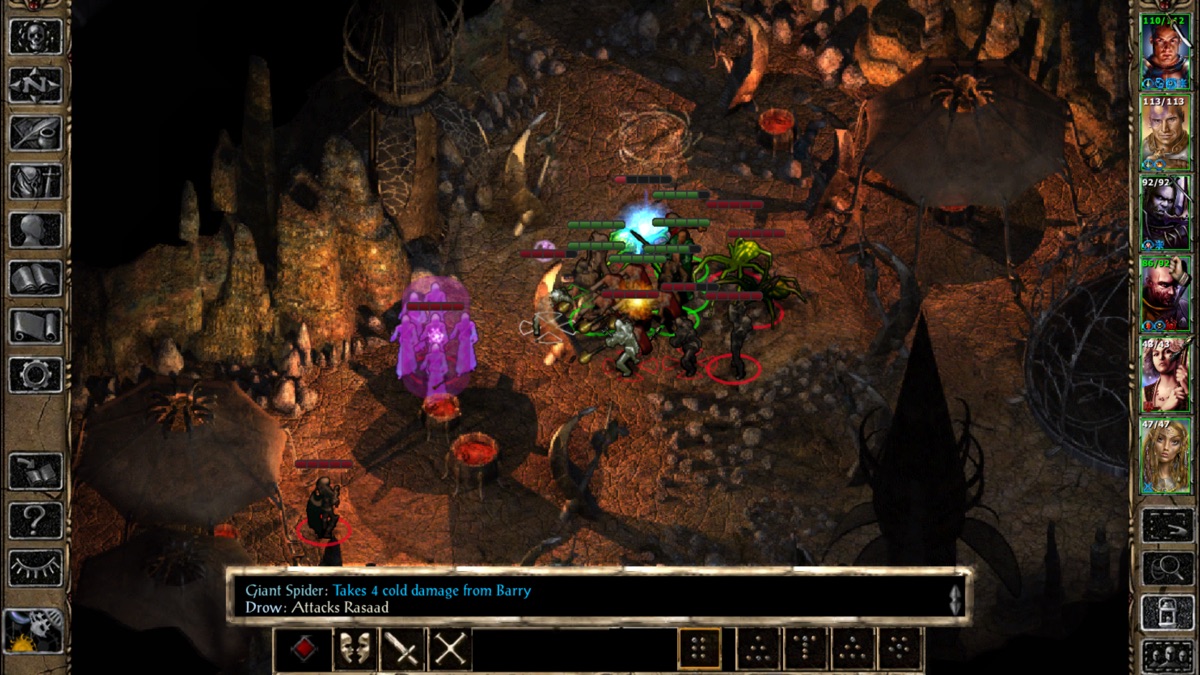
Task: Click the red diamond button
Action: coord(304,650)
